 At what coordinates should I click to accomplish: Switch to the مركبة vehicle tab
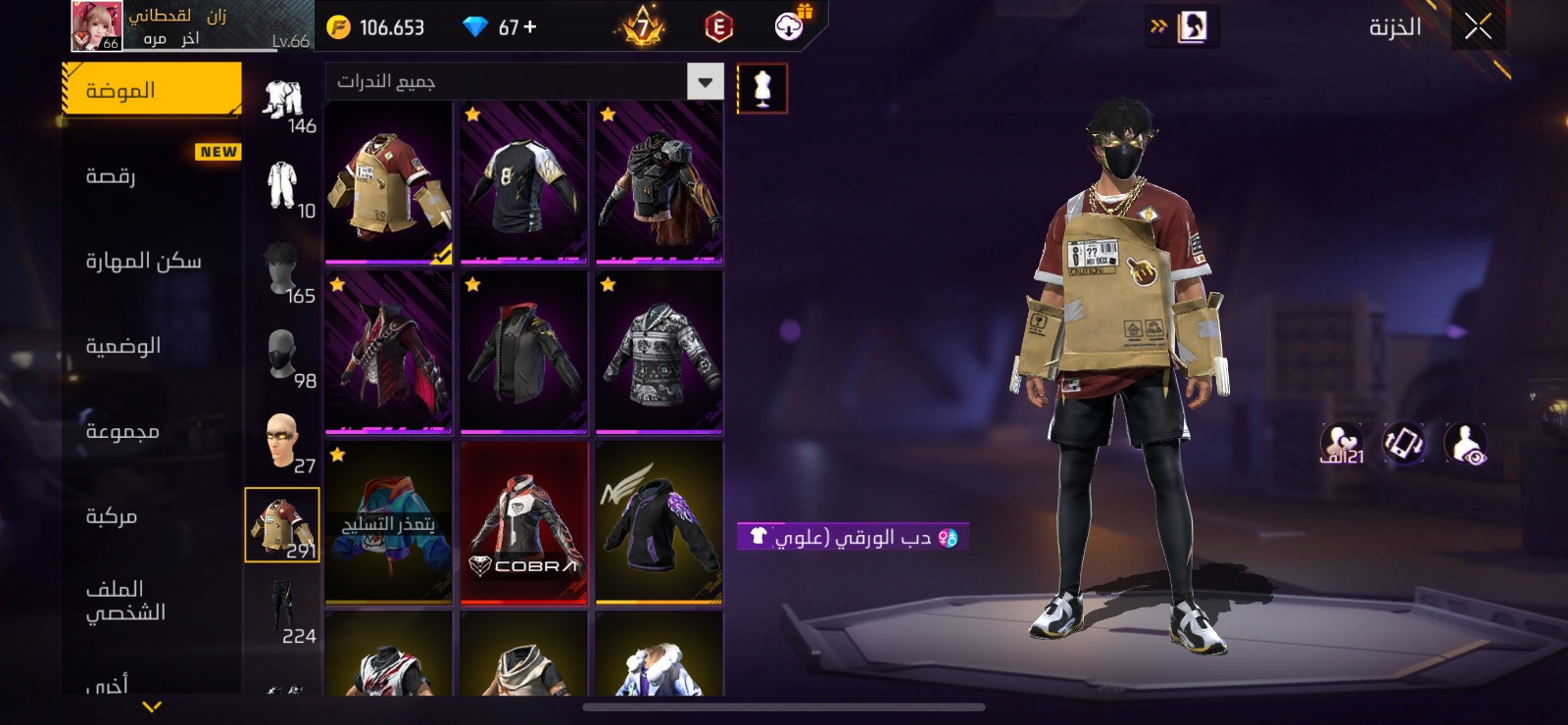pyautogui.click(x=152, y=516)
